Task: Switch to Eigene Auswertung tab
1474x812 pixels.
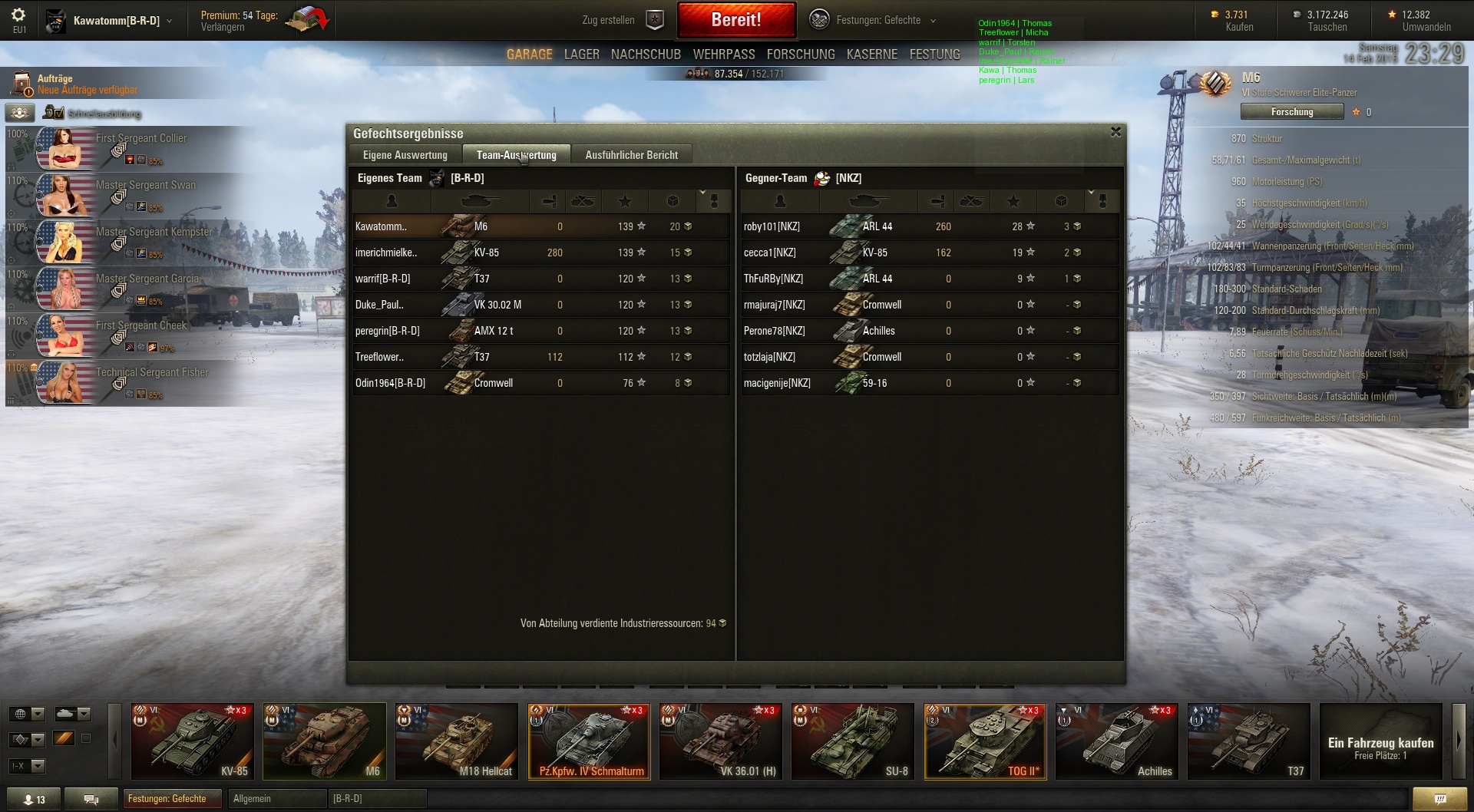Action: 405,155
